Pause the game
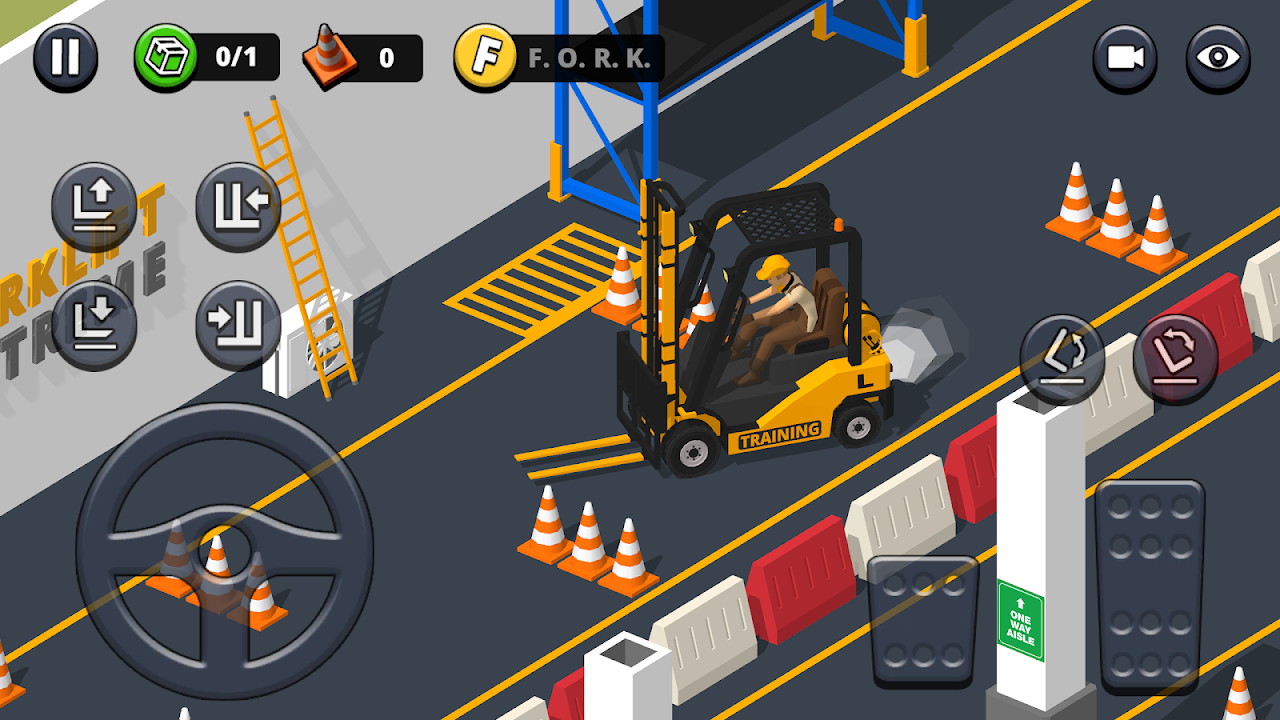1280x720 pixels. 65,58
